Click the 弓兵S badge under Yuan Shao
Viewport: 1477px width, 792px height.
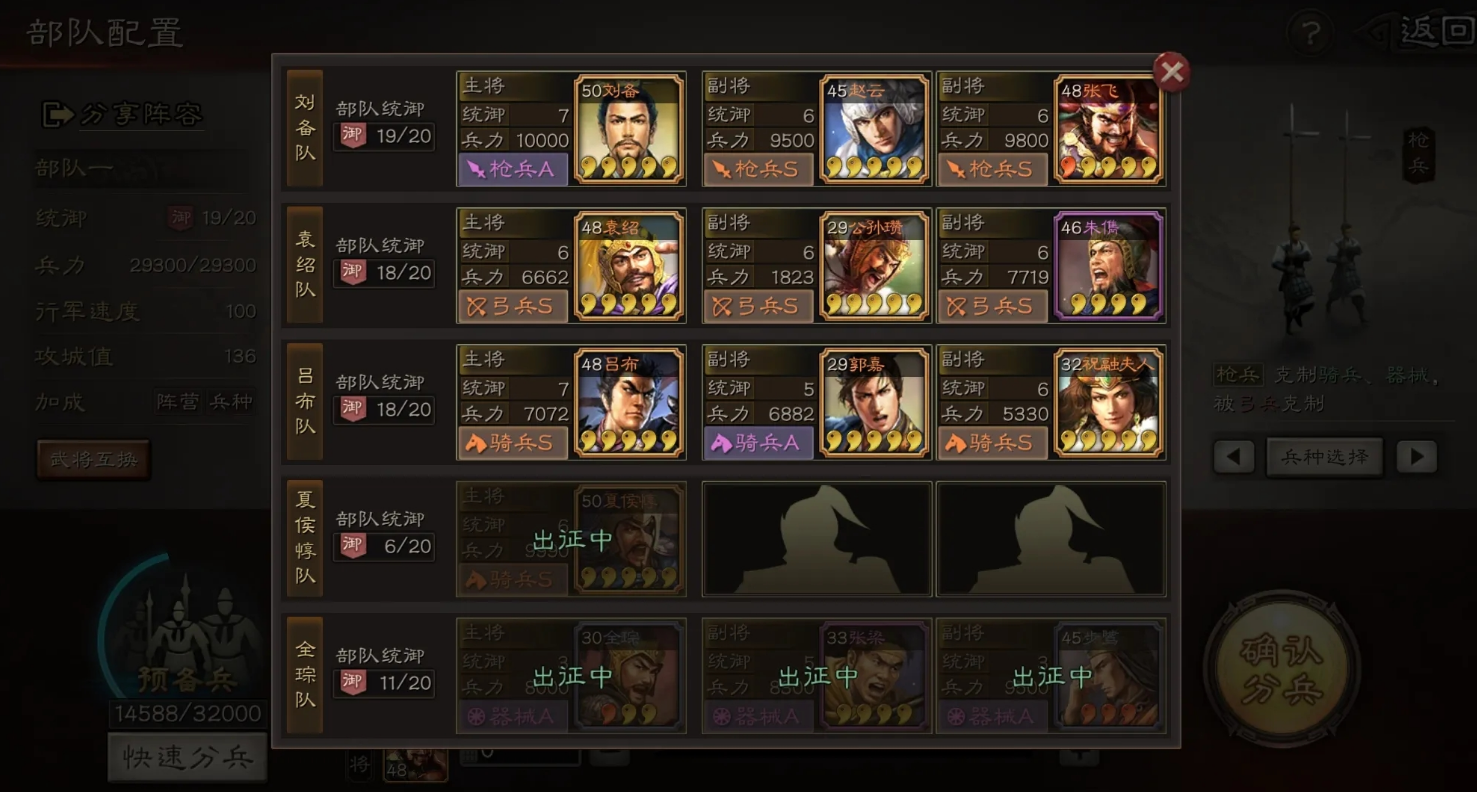512,307
